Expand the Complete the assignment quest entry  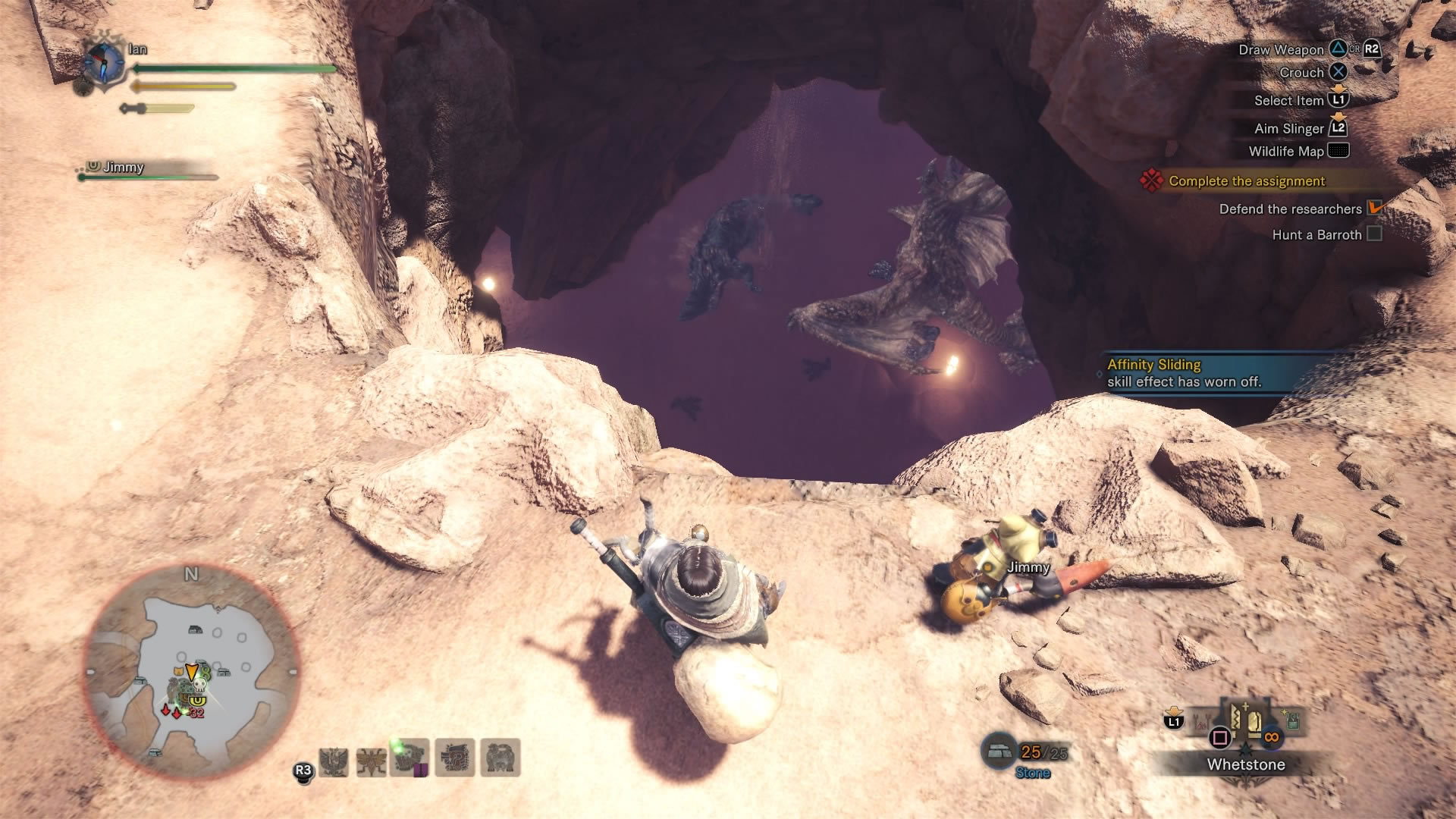1246,181
